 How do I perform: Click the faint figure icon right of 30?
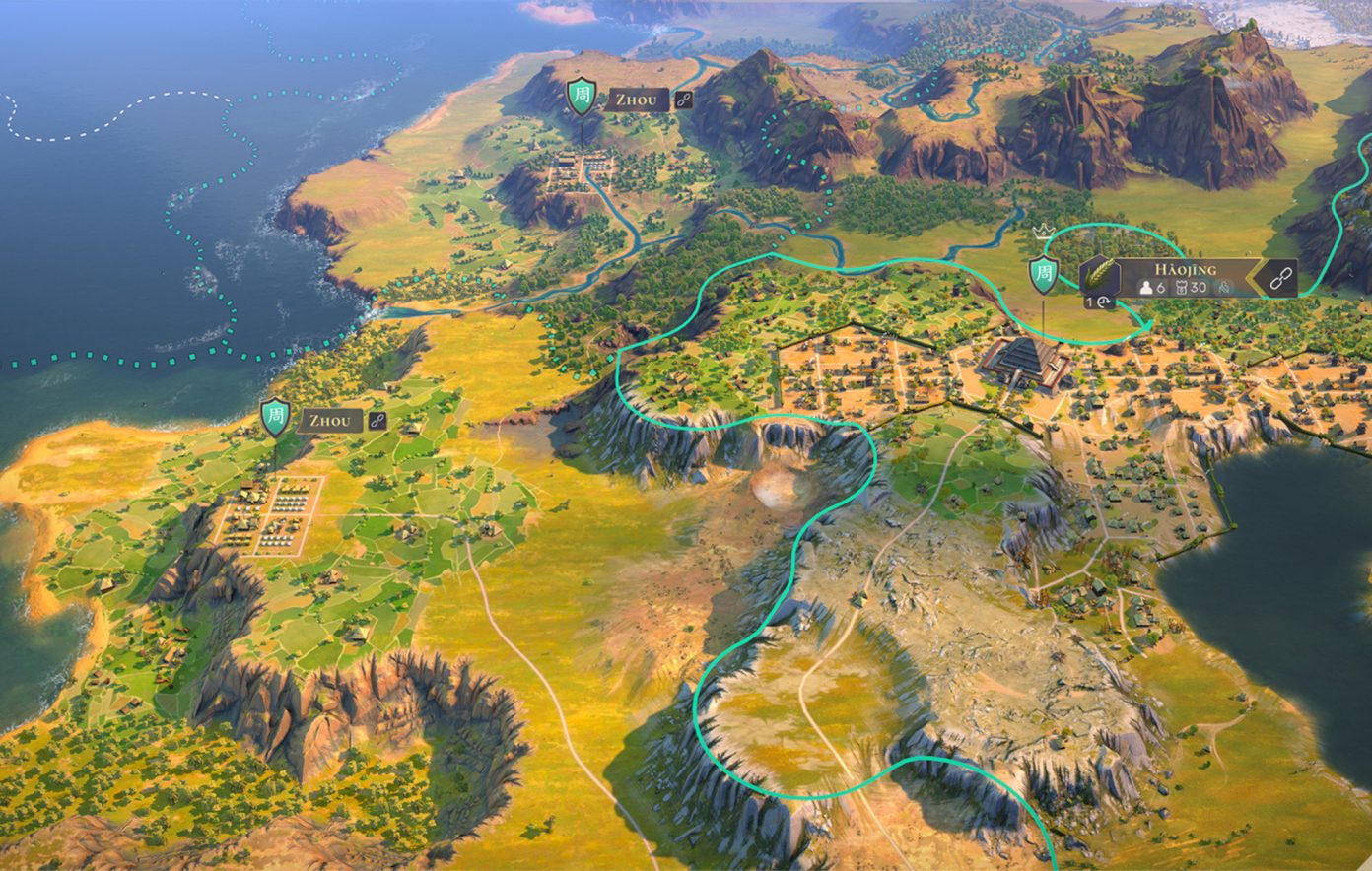pos(1225,287)
